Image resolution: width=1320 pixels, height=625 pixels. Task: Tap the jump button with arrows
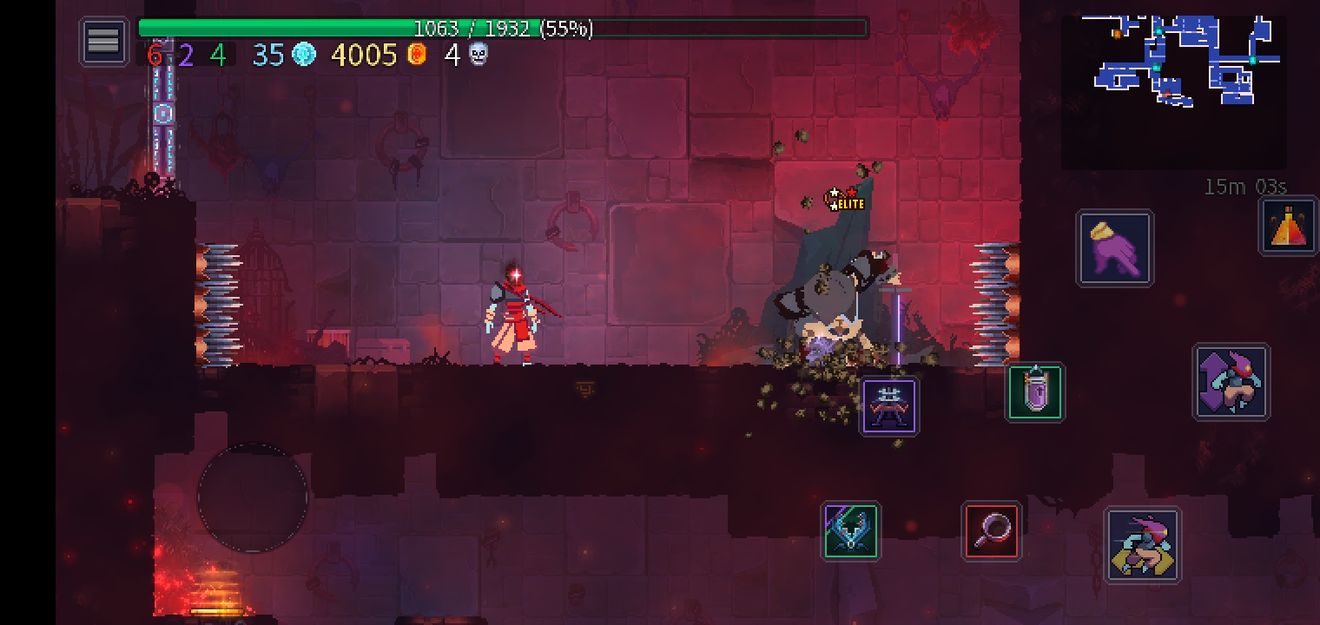(1231, 382)
